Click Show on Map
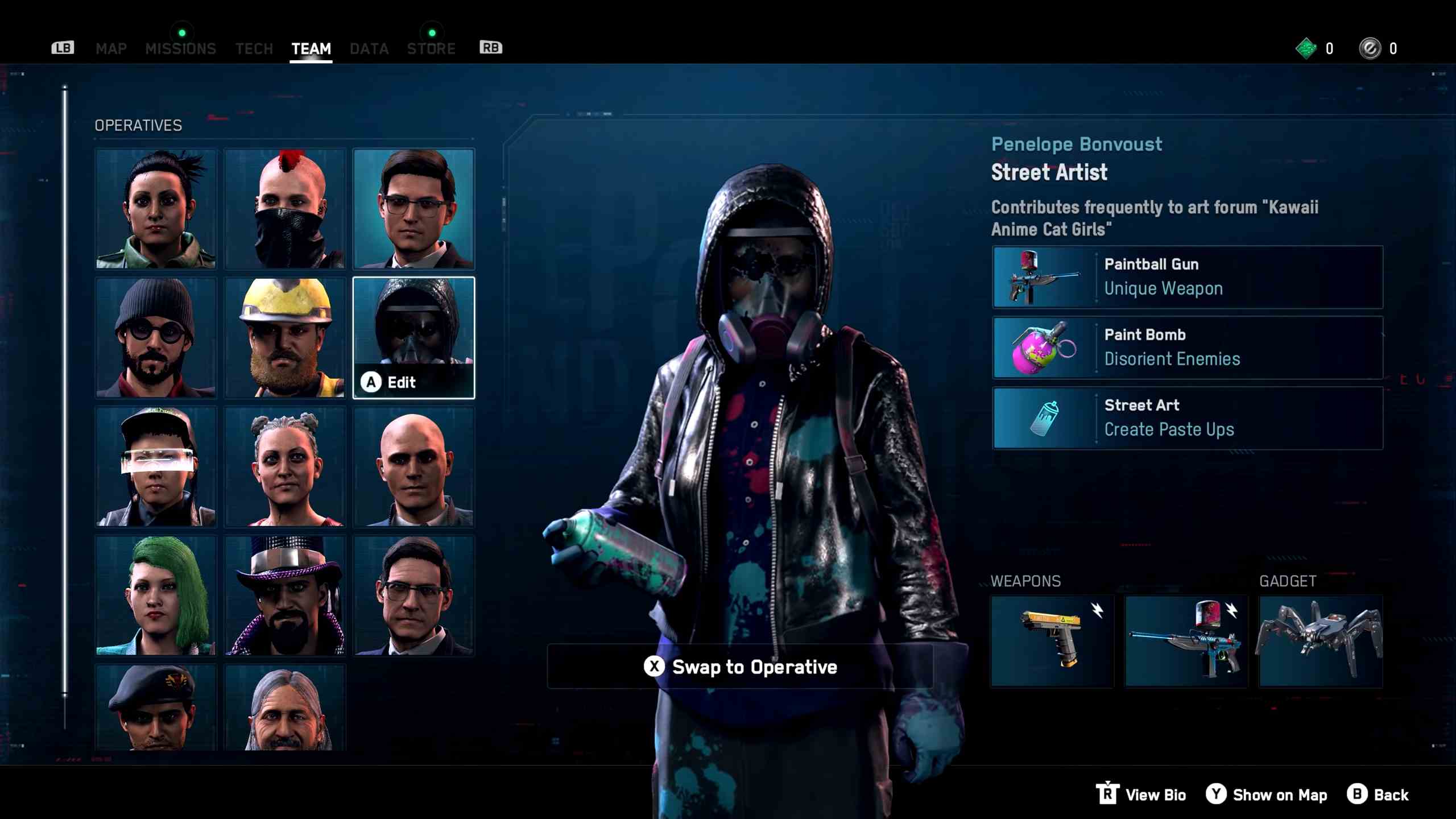 pyautogui.click(x=1267, y=795)
